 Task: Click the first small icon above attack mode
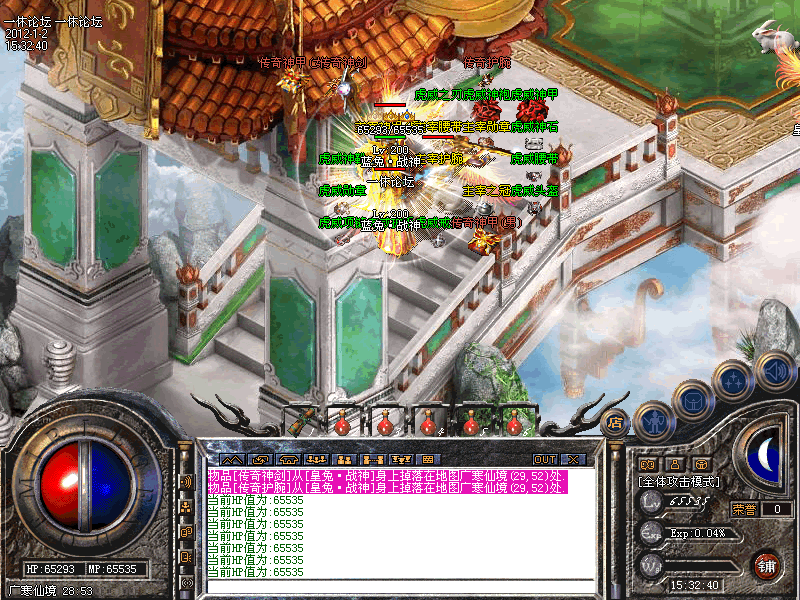point(647,464)
